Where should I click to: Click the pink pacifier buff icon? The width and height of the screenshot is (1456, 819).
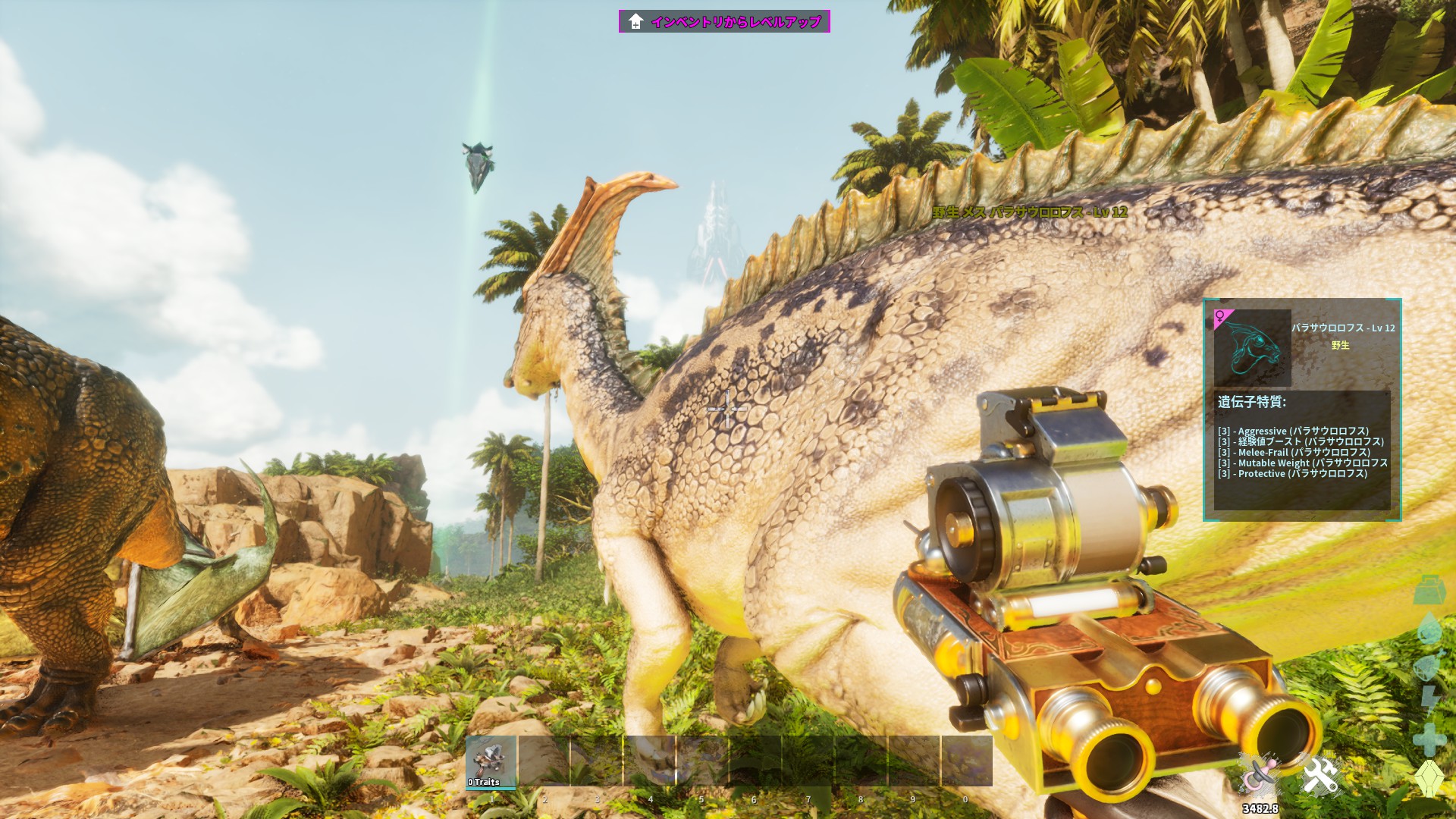click(x=1260, y=775)
